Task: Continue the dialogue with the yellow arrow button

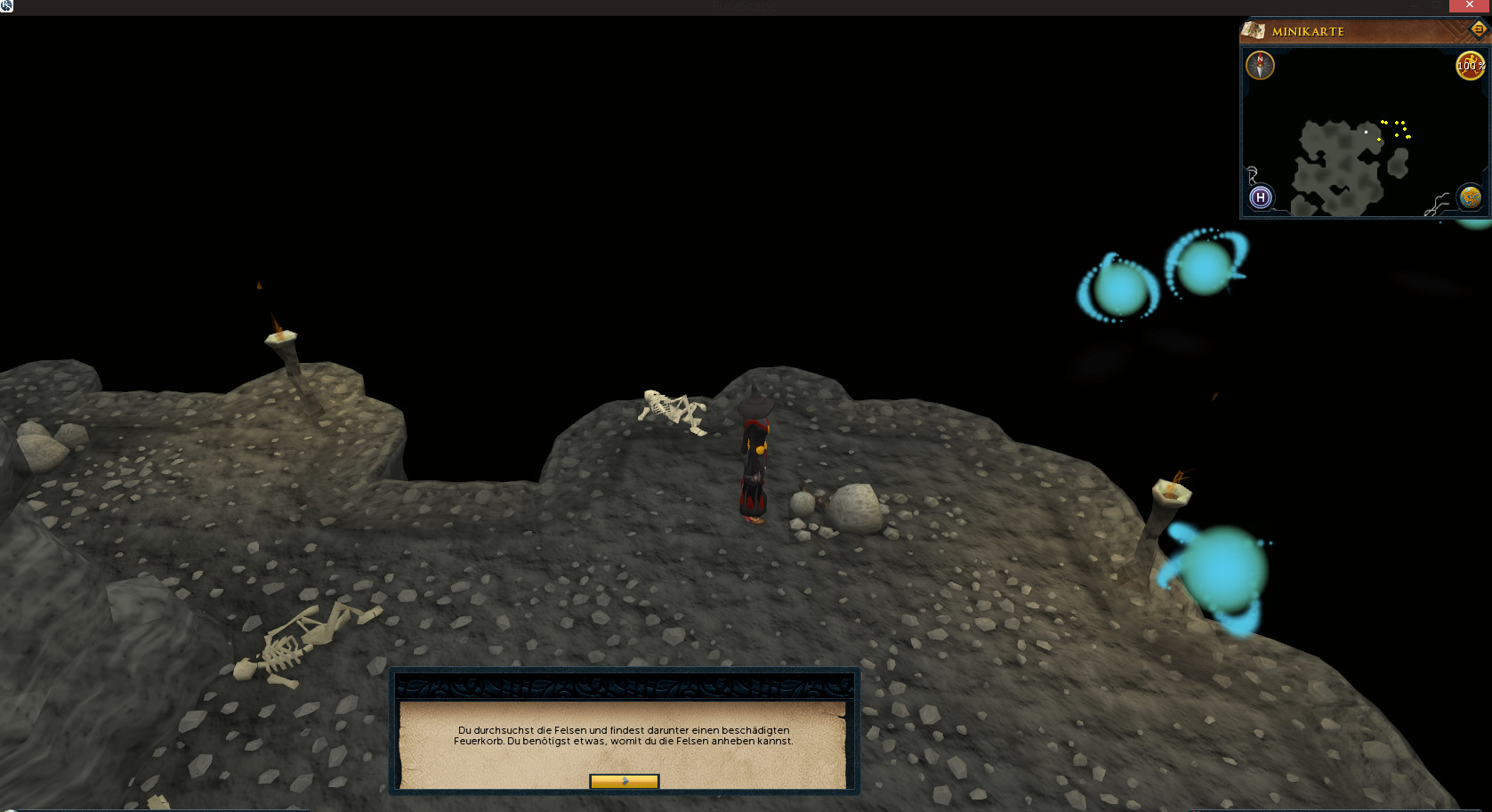Action: 624,782
